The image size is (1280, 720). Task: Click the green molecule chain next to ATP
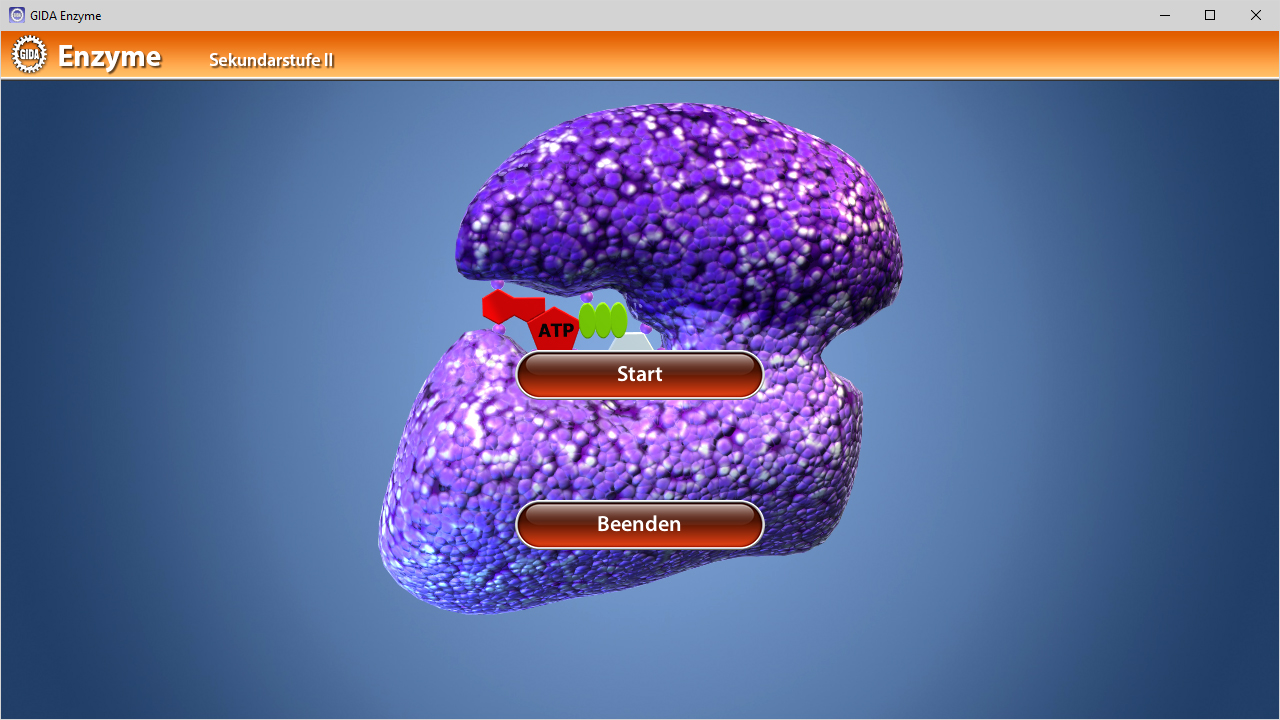(x=604, y=322)
